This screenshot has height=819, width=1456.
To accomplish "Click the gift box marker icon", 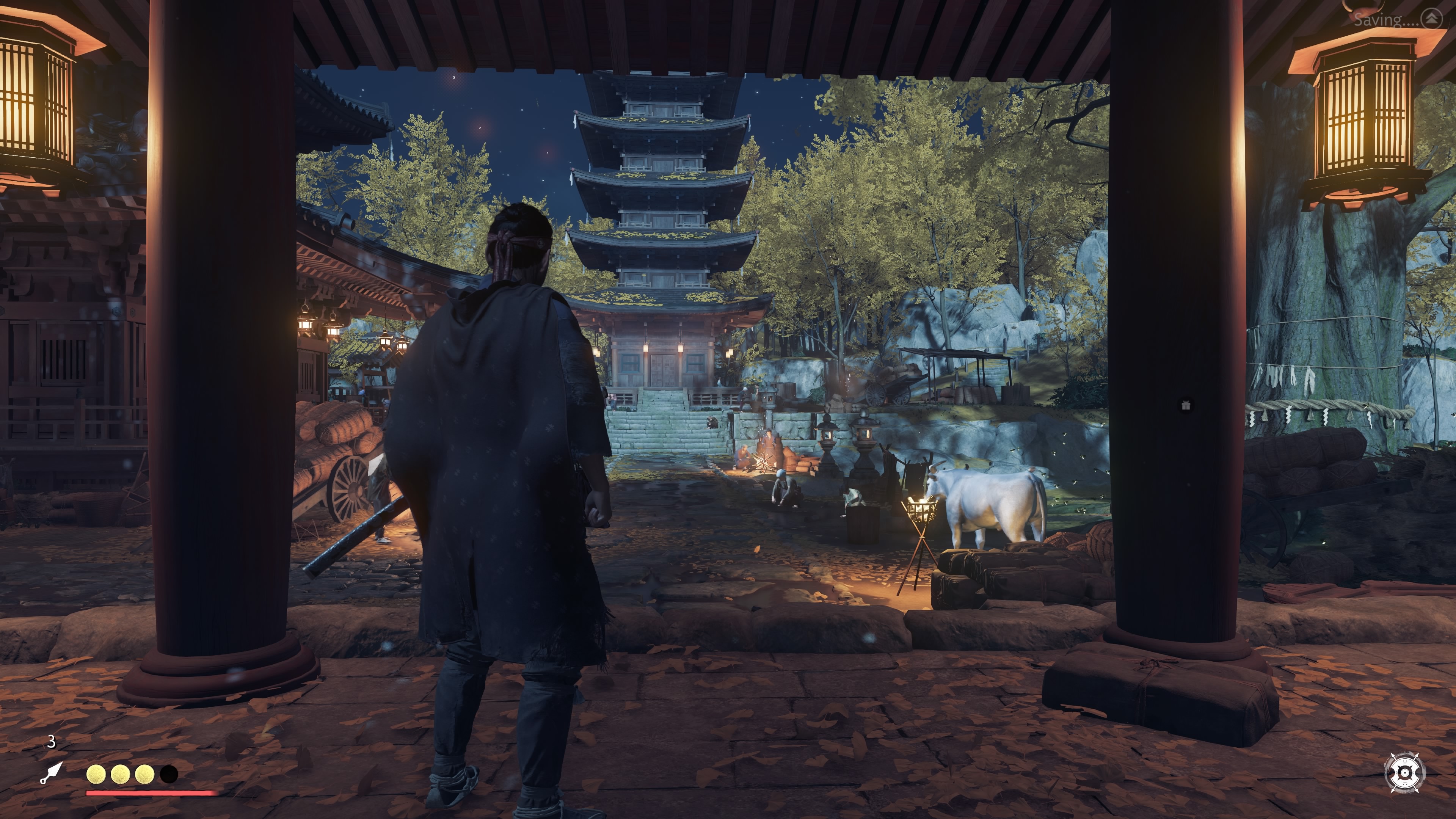I will click(1186, 405).
